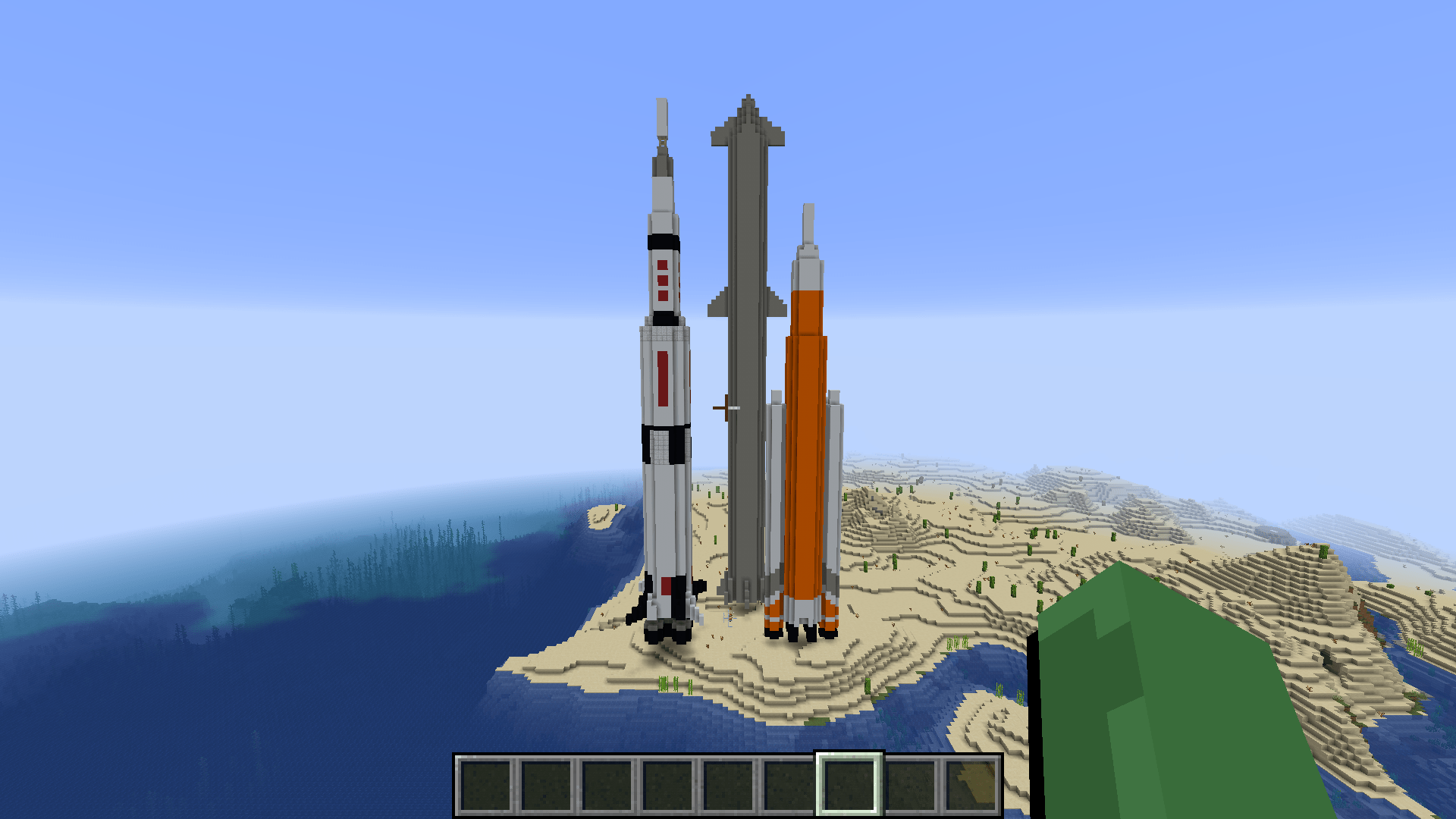The height and width of the screenshot is (819, 1456).
Task: Select the eighth hotbar slot
Action: pos(910,784)
